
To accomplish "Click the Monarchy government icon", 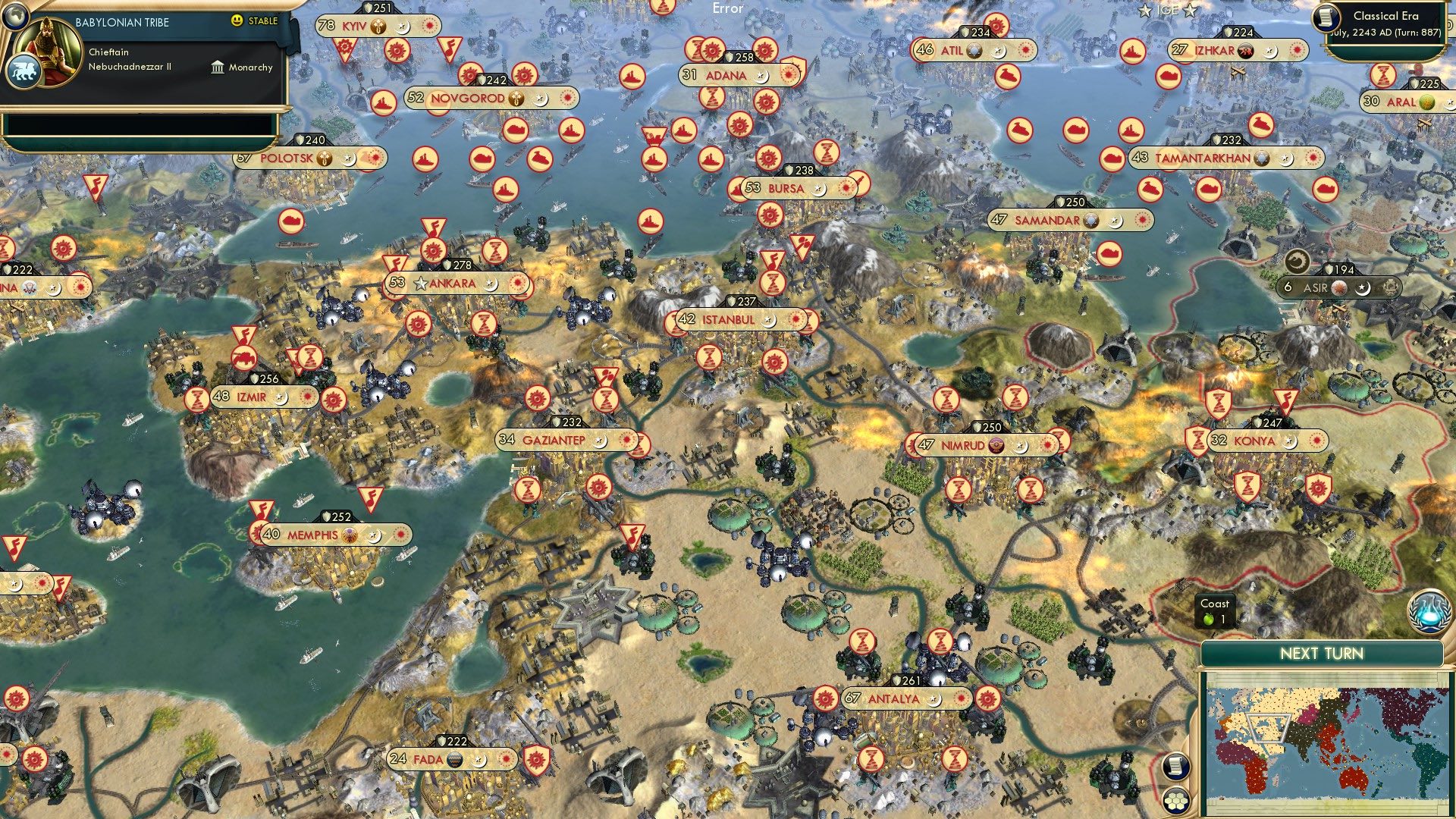I will click(x=218, y=67).
